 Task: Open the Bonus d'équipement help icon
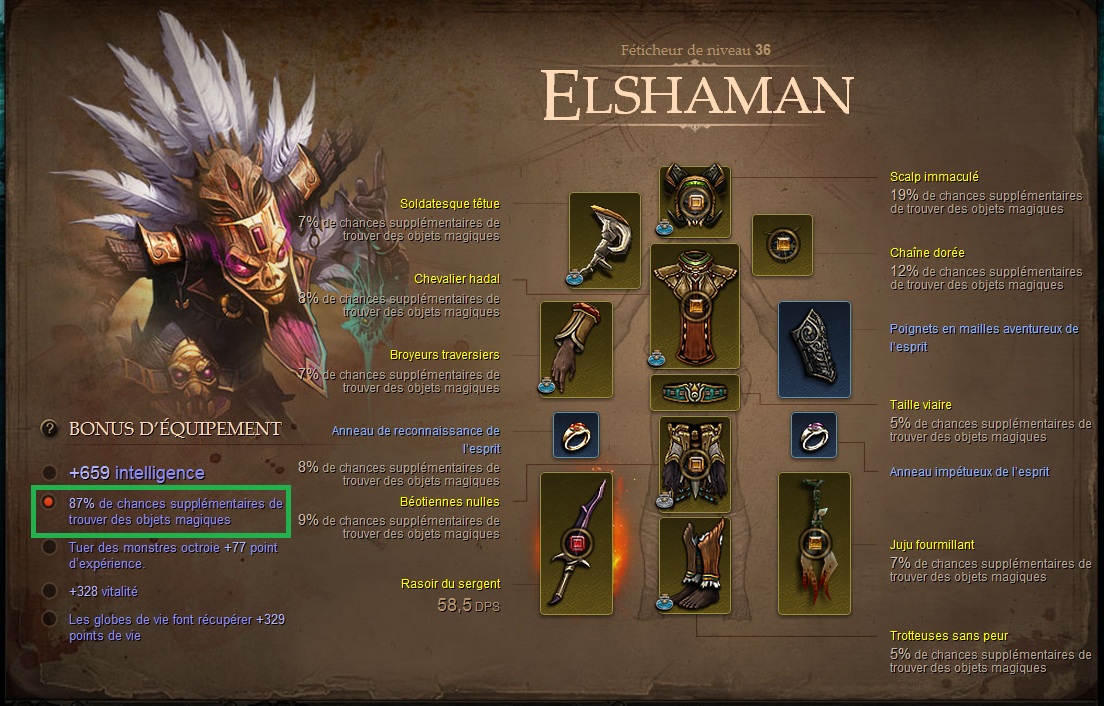(x=48, y=428)
